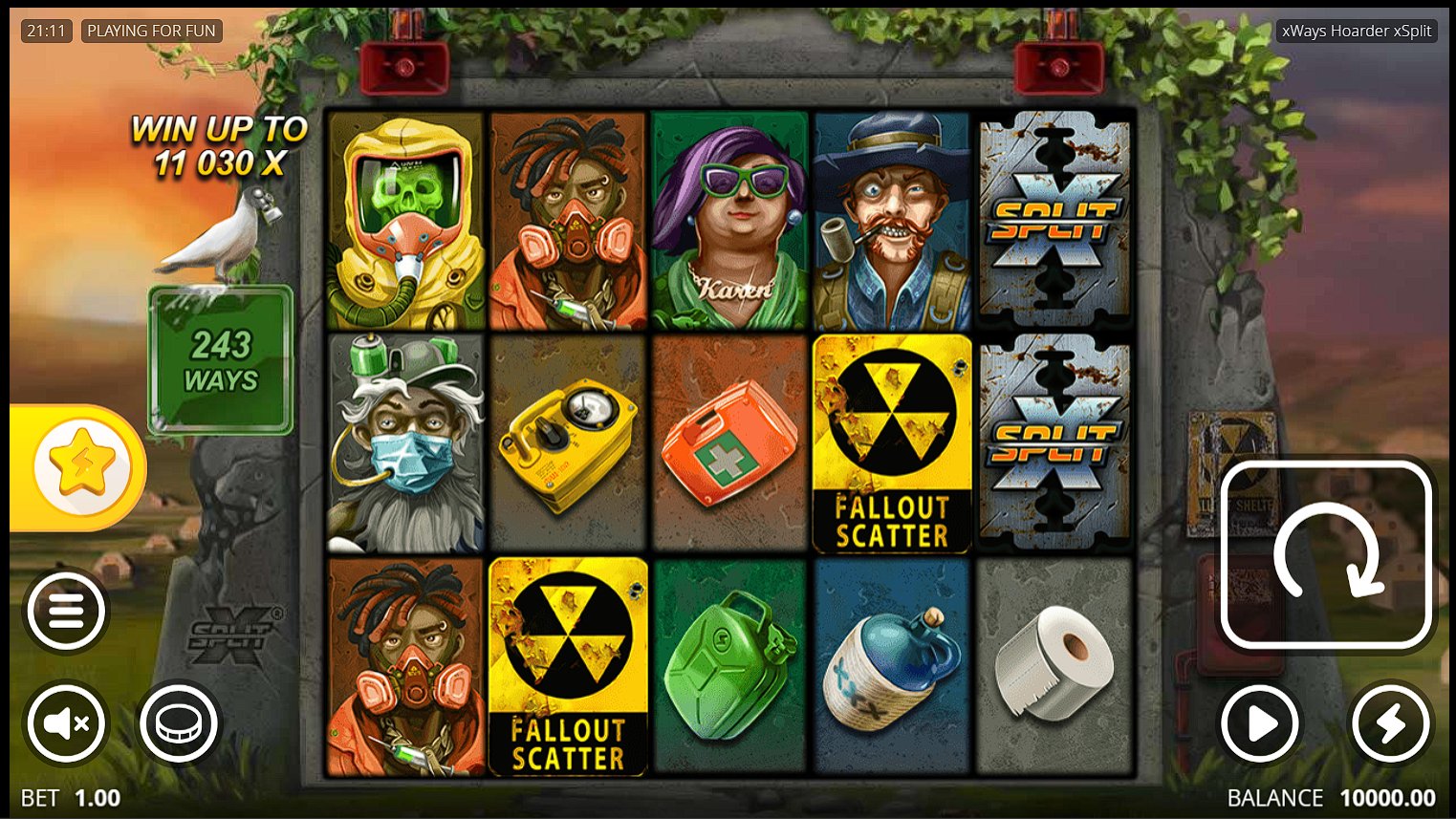Click the 243 WAYS indicator badge
Viewport: 1456px width, 819px height.
219,363
